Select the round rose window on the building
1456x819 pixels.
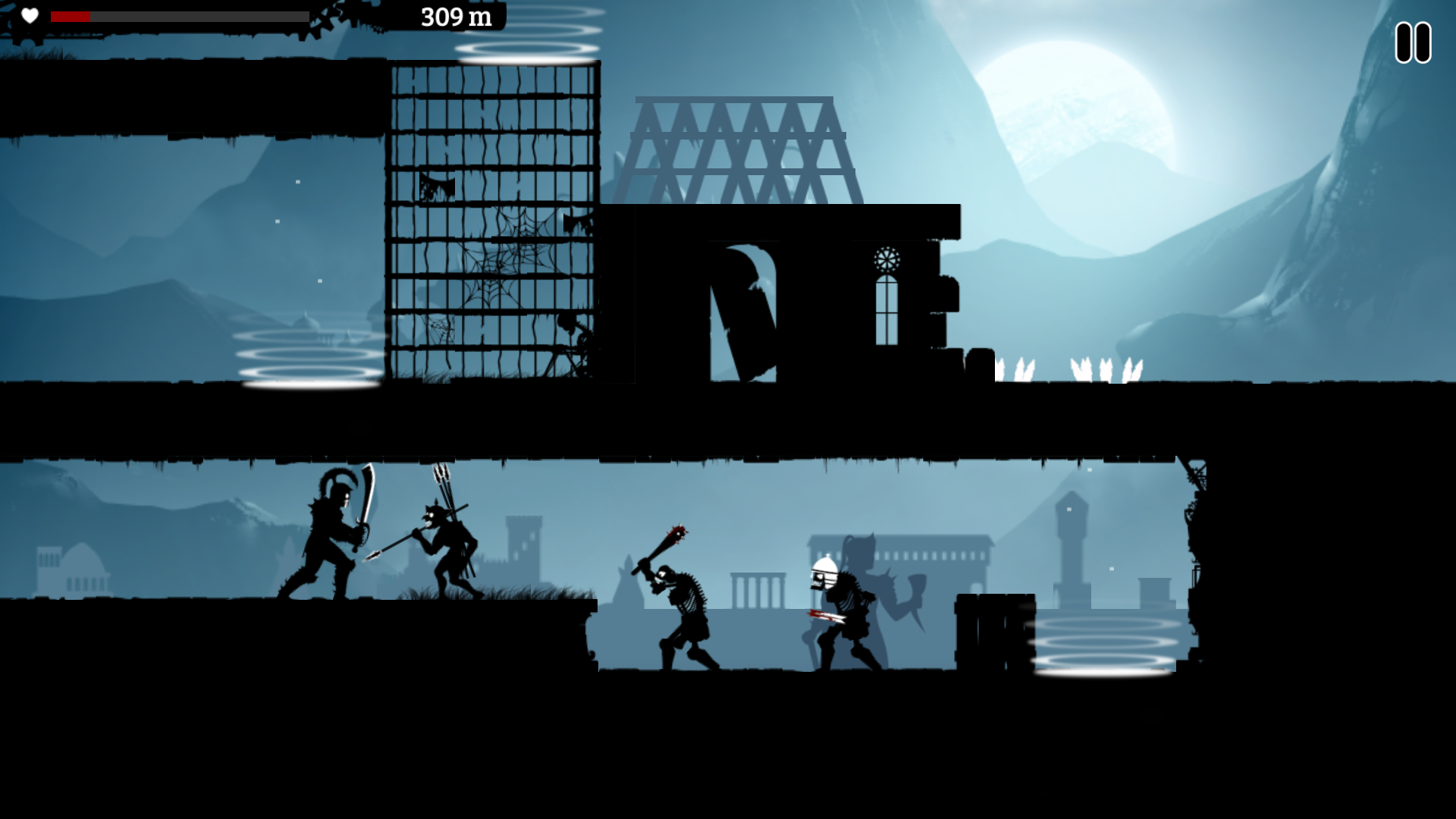pos(887,258)
